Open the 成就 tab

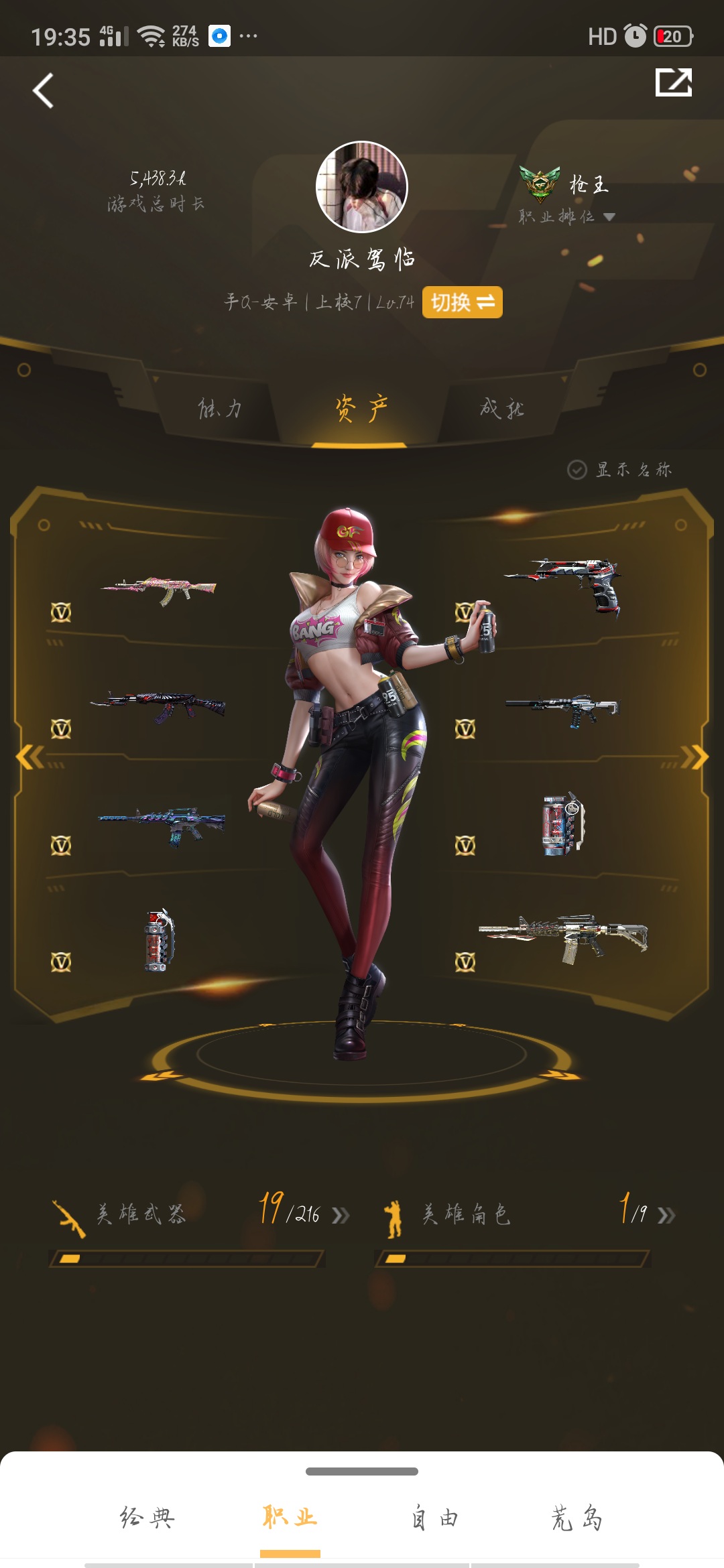[x=501, y=408]
